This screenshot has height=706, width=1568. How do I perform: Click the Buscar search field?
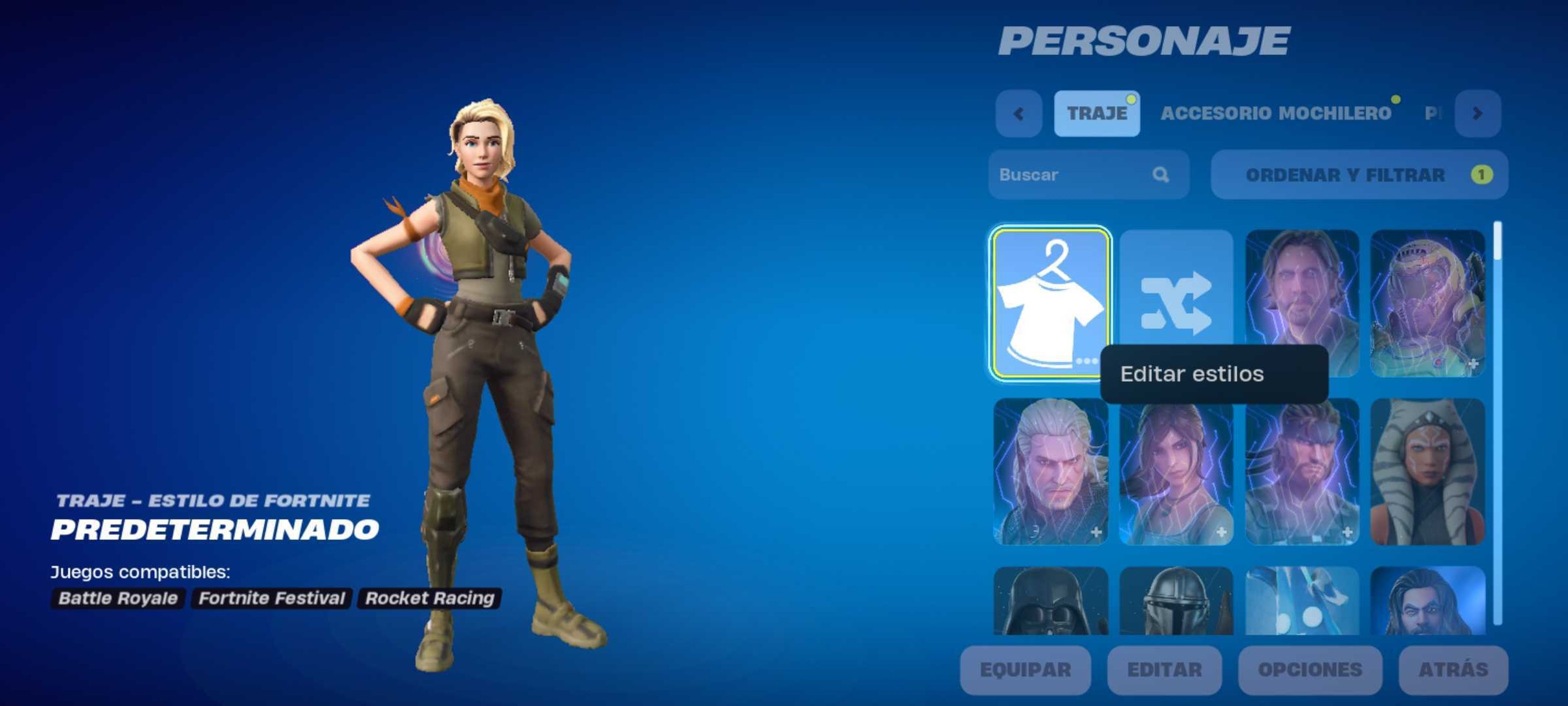click(1071, 175)
